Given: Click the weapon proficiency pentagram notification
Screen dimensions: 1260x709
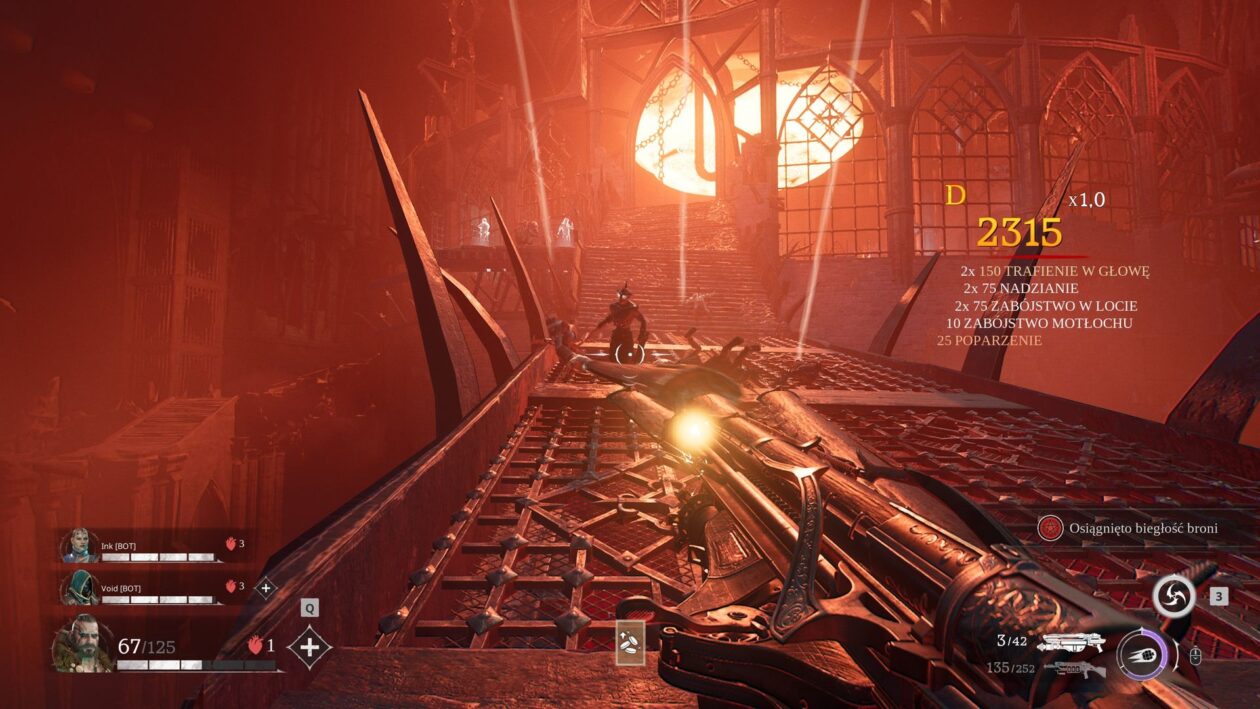Looking at the screenshot, I should (x=1050, y=528).
